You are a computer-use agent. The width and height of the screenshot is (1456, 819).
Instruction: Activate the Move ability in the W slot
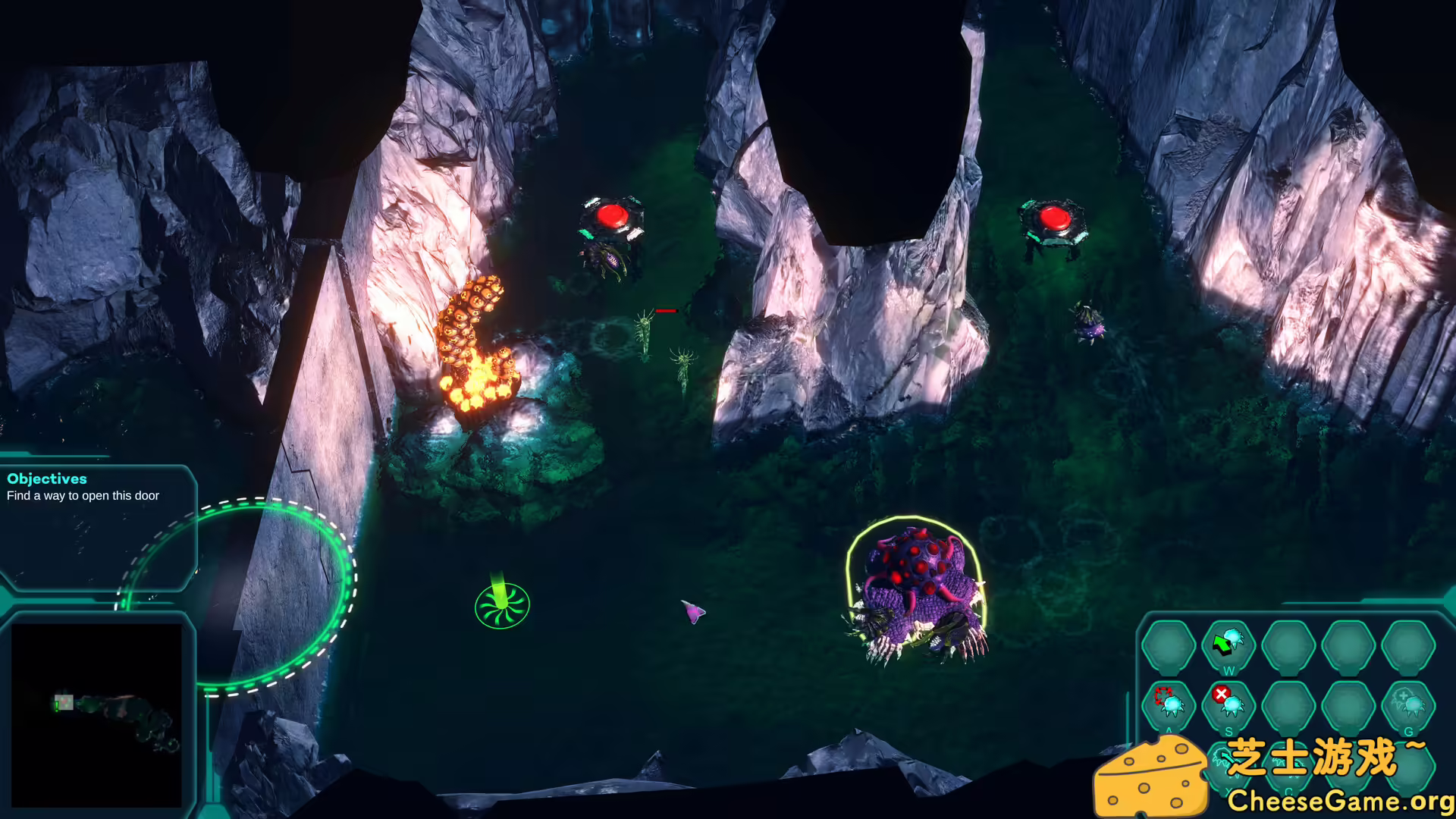coord(1228,642)
